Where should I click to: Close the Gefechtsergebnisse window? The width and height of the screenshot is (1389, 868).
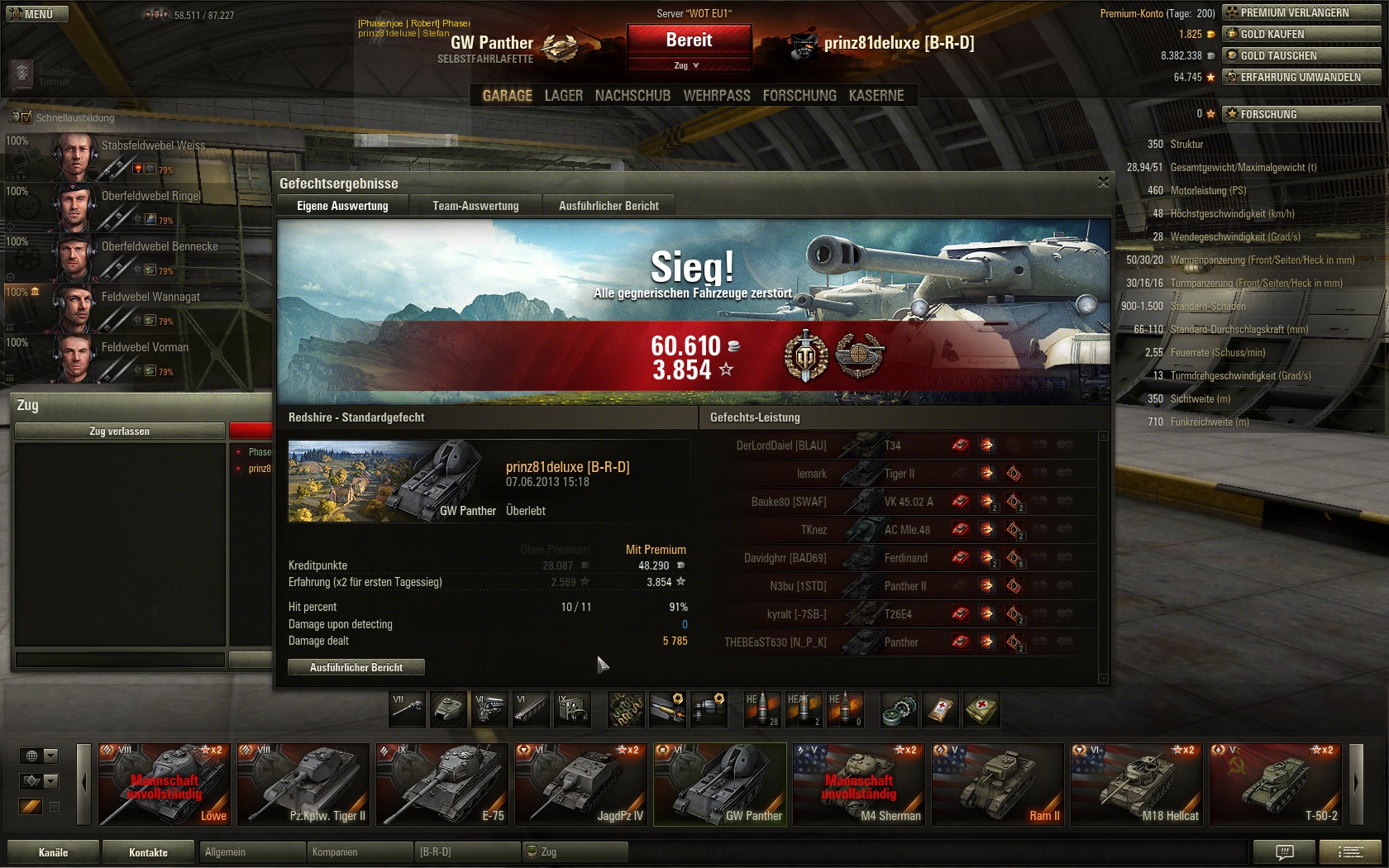pos(1103,182)
